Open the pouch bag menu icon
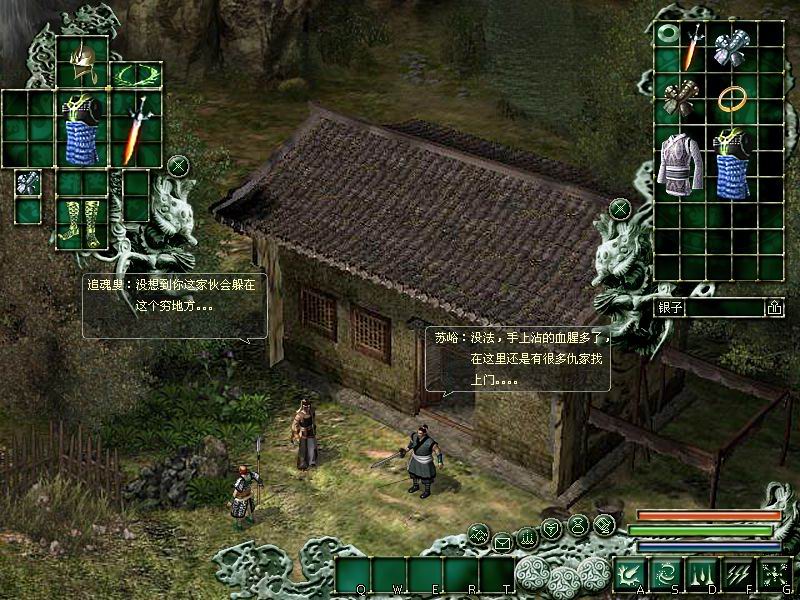 tap(578, 524)
